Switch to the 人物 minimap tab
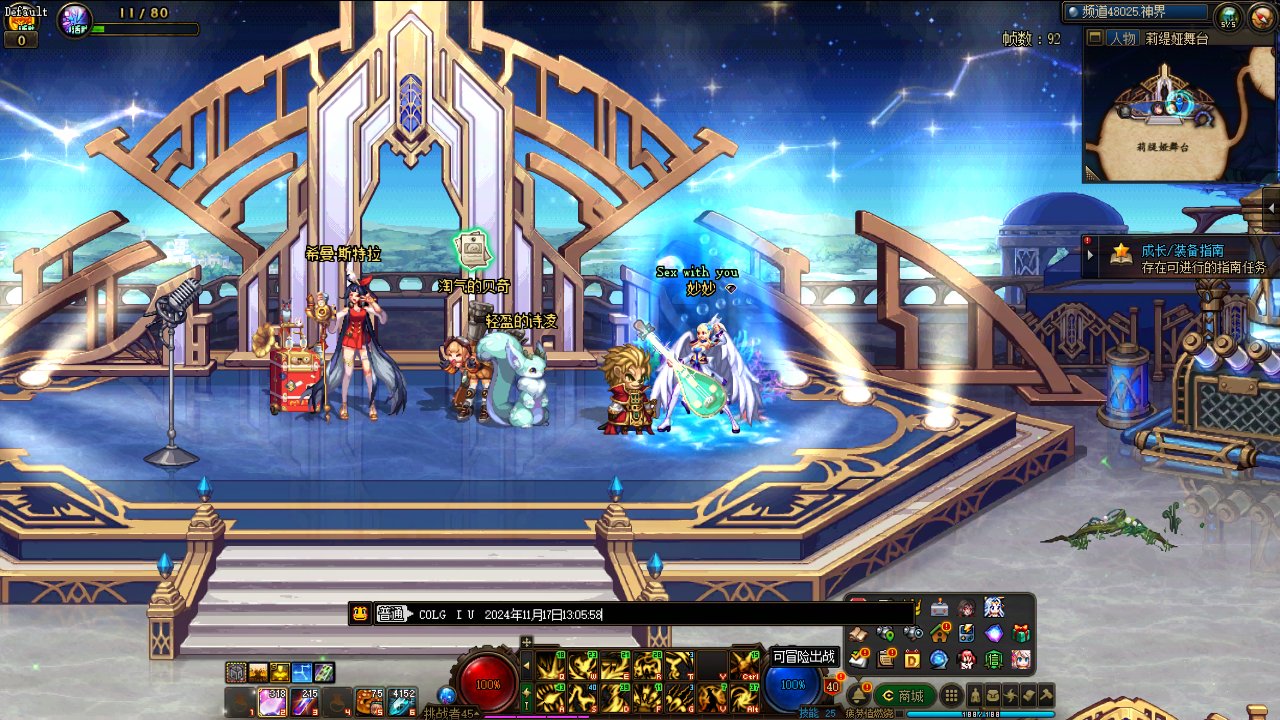 pos(1121,38)
